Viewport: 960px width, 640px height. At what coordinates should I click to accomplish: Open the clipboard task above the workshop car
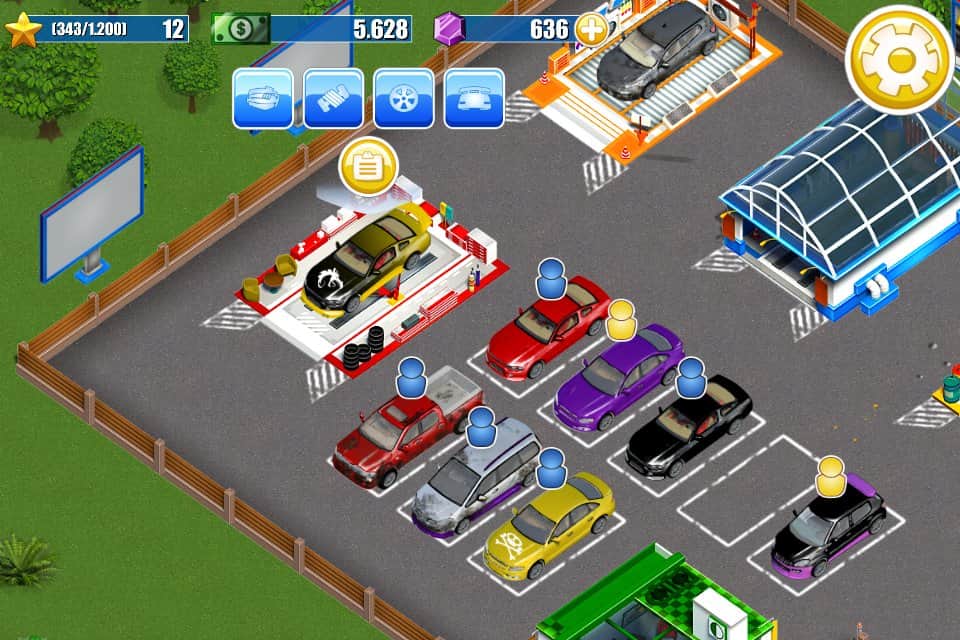pyautogui.click(x=369, y=168)
